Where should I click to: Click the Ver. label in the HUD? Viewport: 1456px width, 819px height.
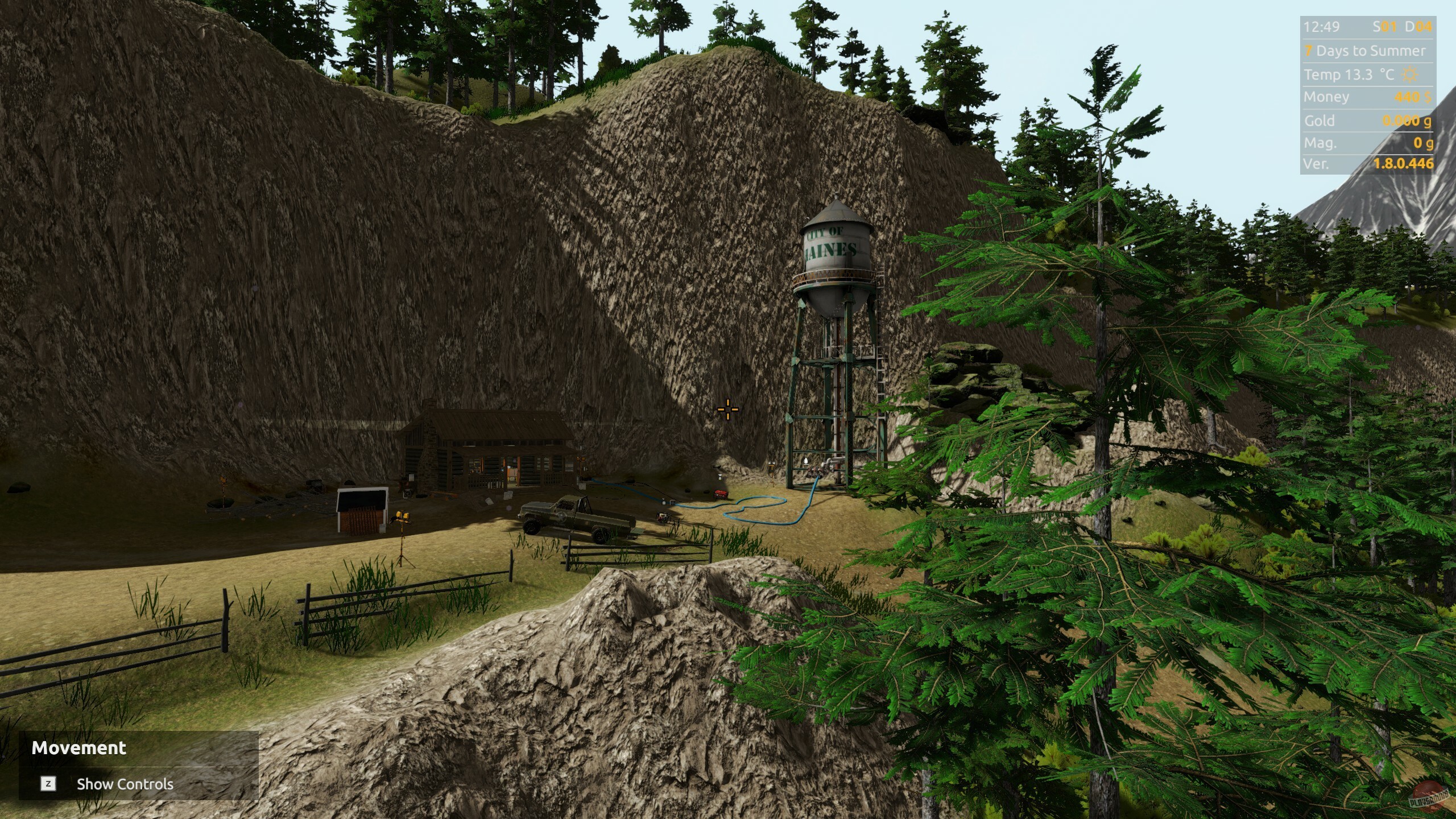(1316, 163)
